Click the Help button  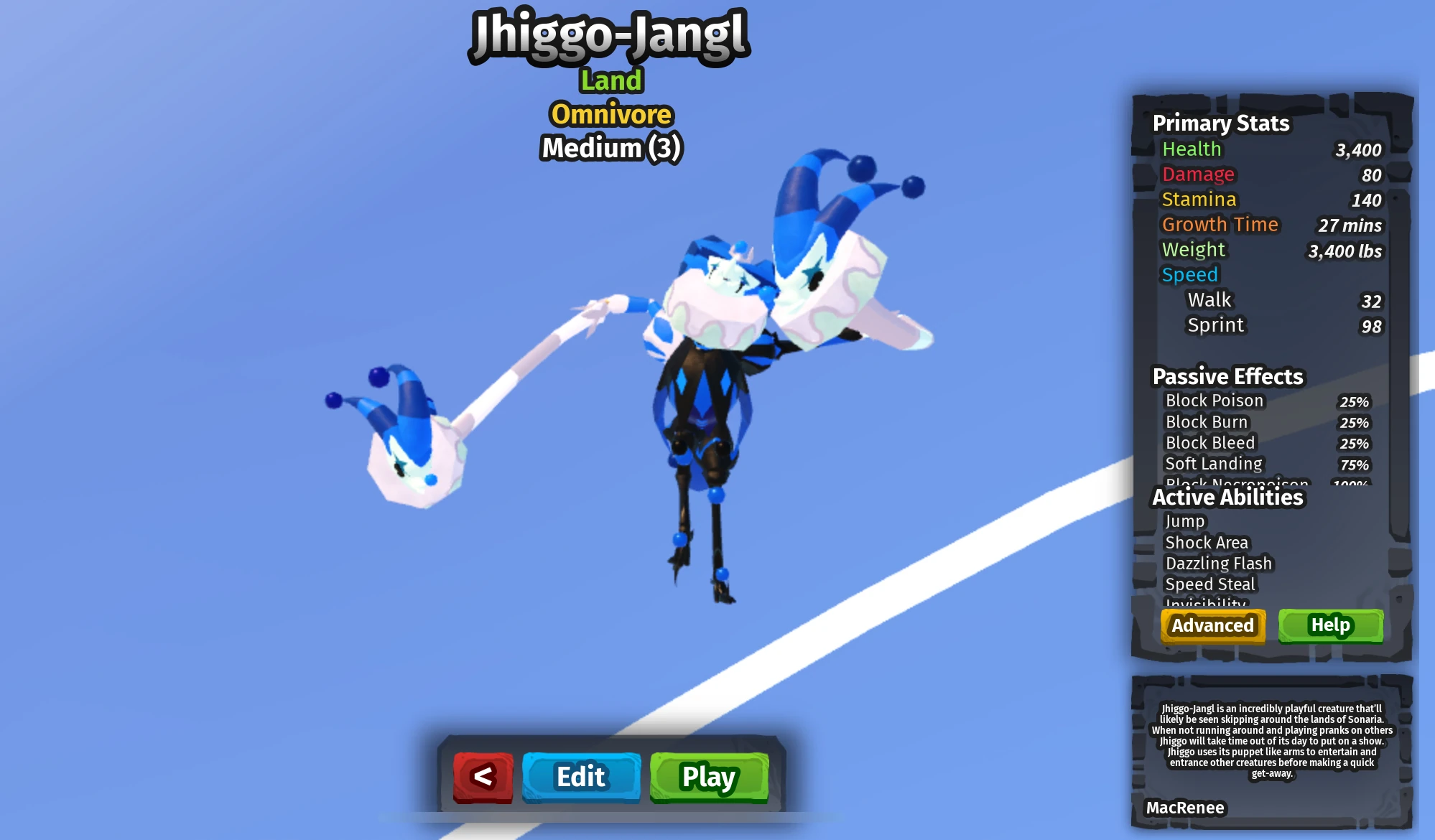click(1330, 625)
